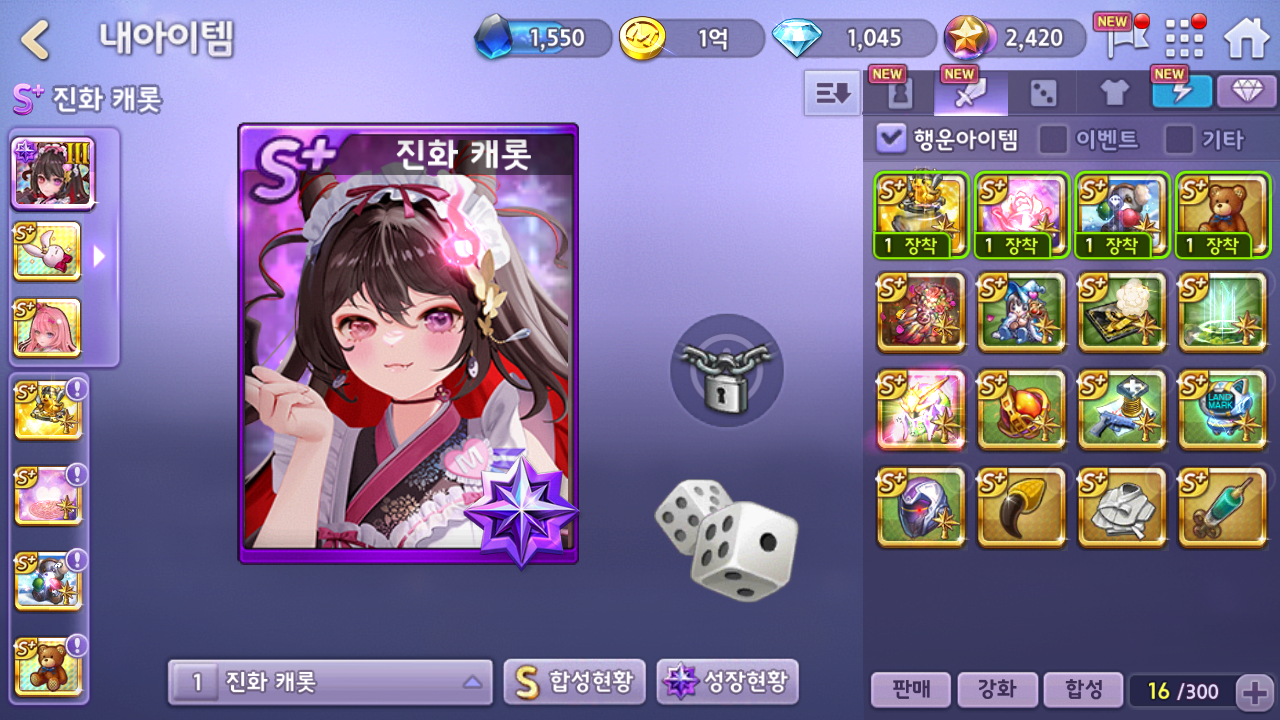Toggle the 행운아이템 checkbox
Screen dimensions: 1280x720
890,139
